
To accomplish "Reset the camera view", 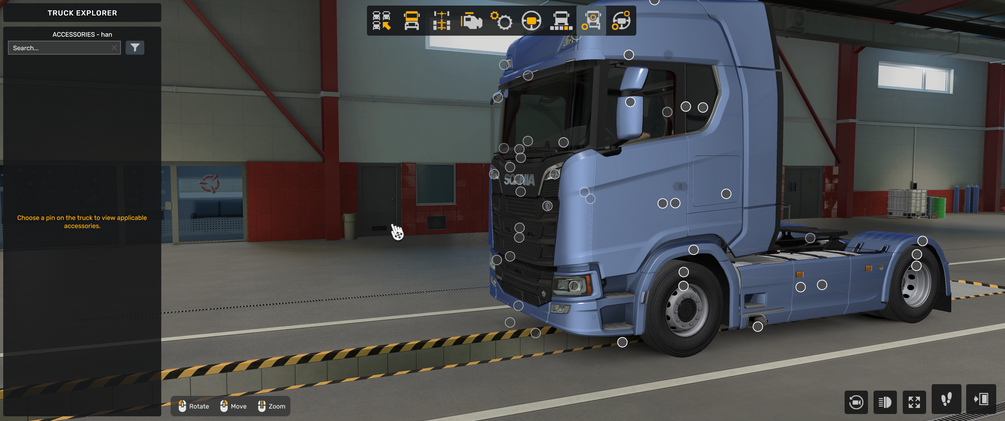I will point(855,402).
